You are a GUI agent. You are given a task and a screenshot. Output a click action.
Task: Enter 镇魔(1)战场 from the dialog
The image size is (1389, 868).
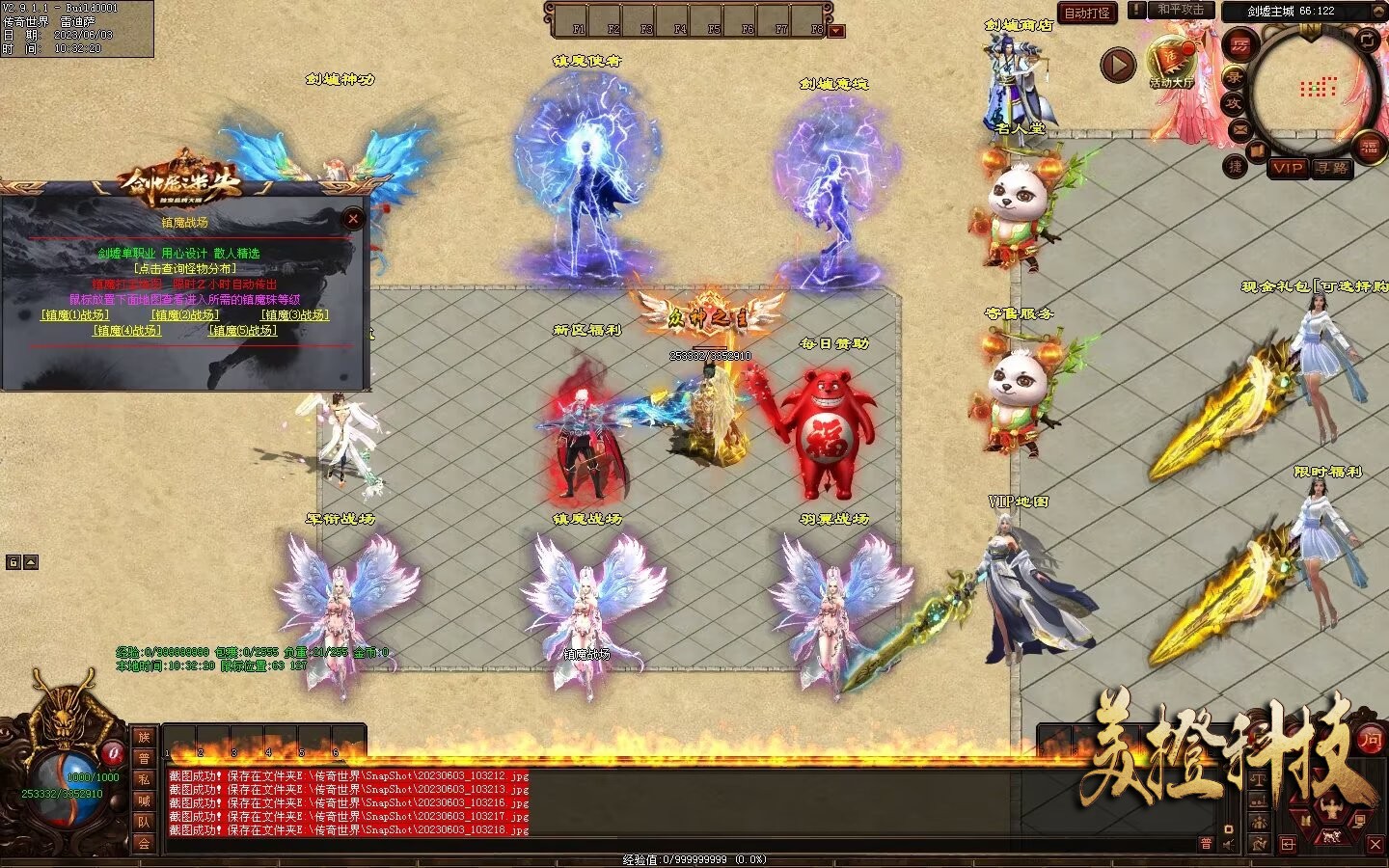click(75, 315)
